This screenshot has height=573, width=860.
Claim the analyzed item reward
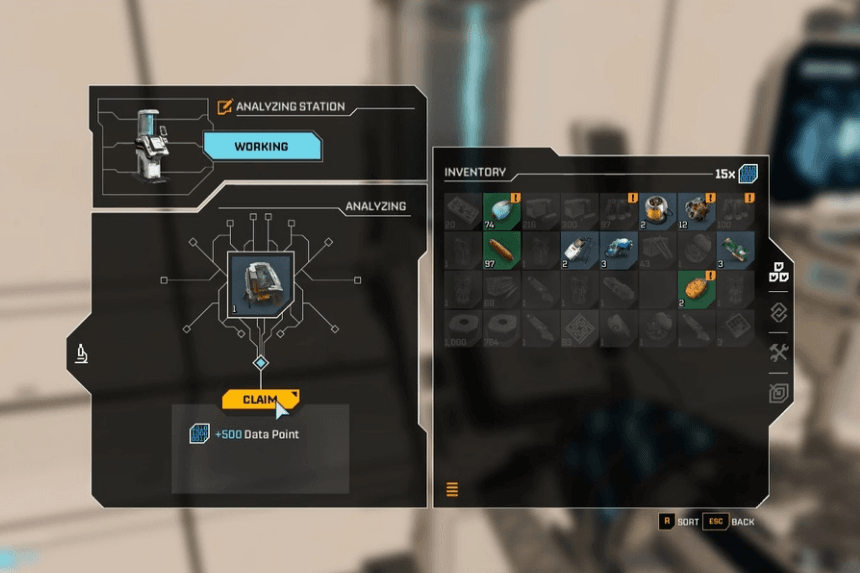pos(260,399)
